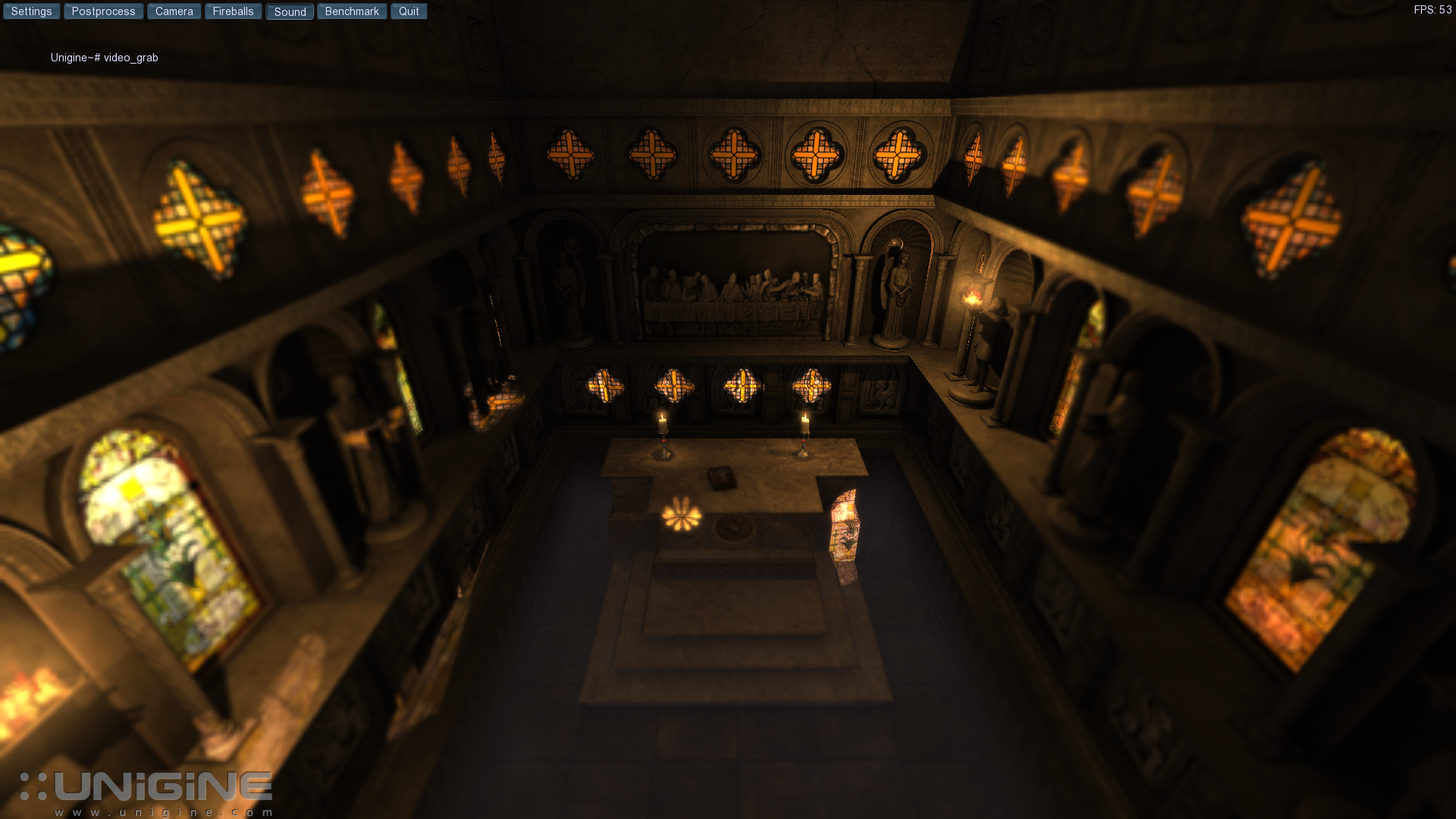Screen dimensions: 1456x819
Task: Click the burning torch on the right wall
Action: [x=973, y=296]
